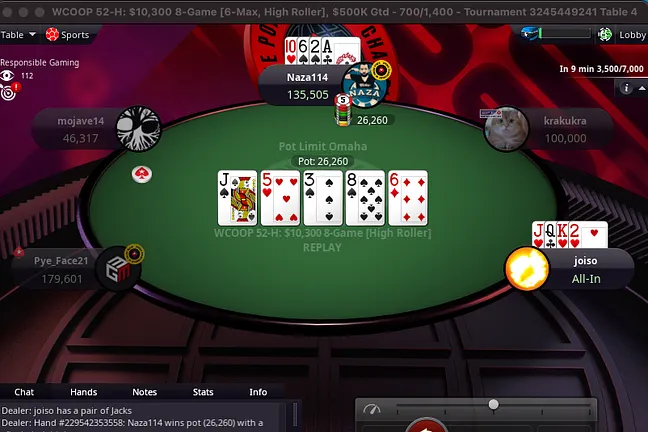Open the Sports section
The width and height of the screenshot is (648, 432).
[67, 34]
